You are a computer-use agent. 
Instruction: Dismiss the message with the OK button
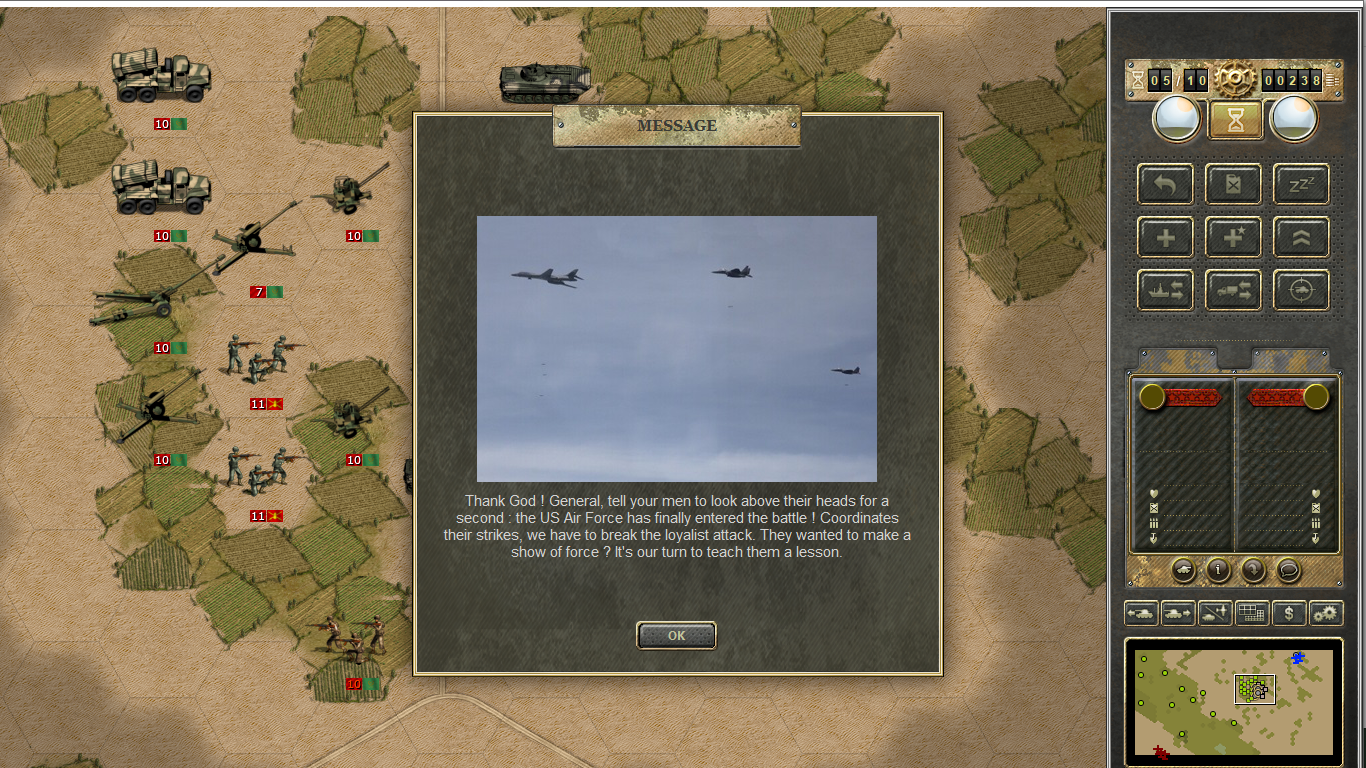[x=676, y=635]
